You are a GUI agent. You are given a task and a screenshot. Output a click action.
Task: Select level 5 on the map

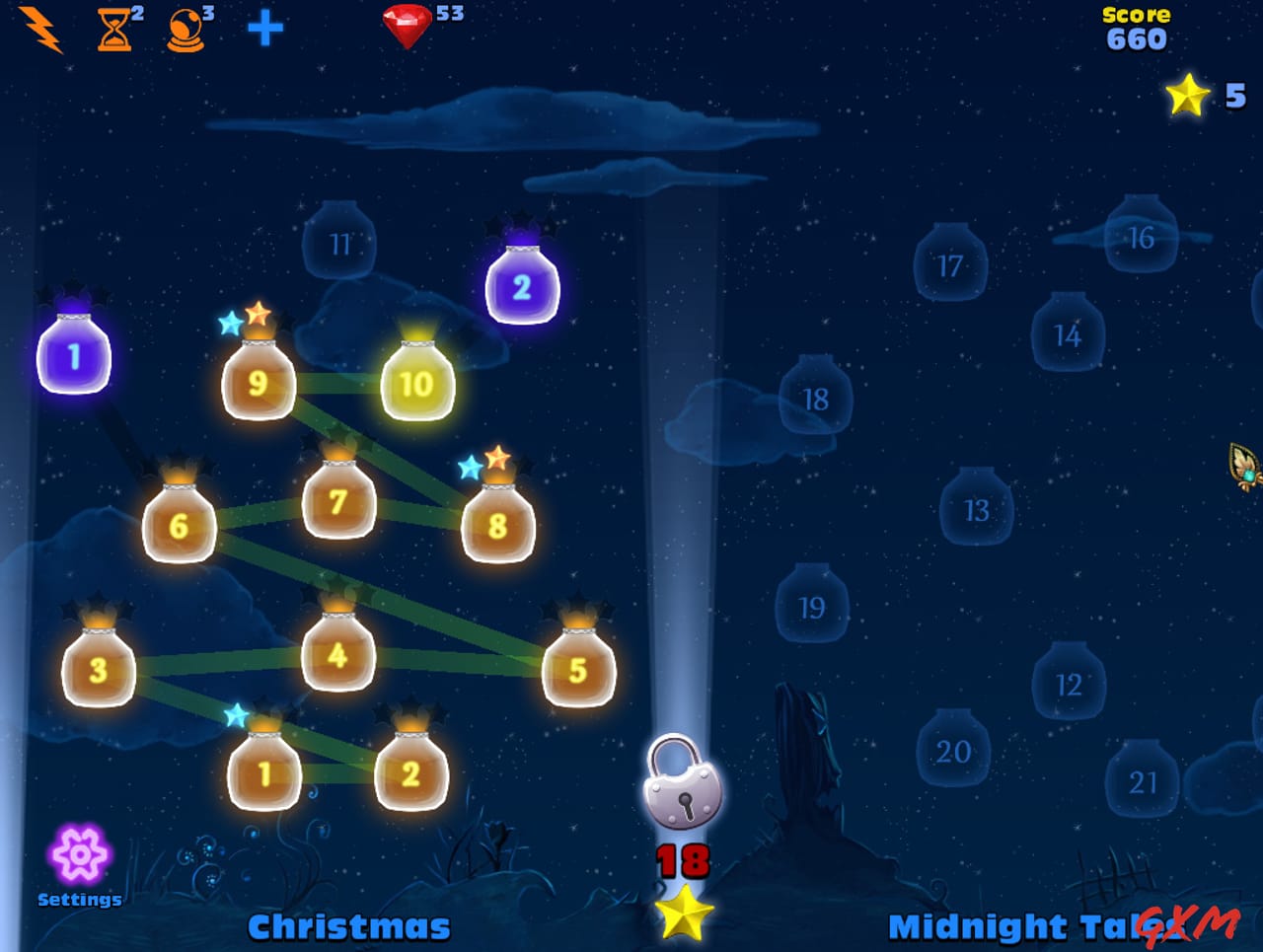point(577,669)
